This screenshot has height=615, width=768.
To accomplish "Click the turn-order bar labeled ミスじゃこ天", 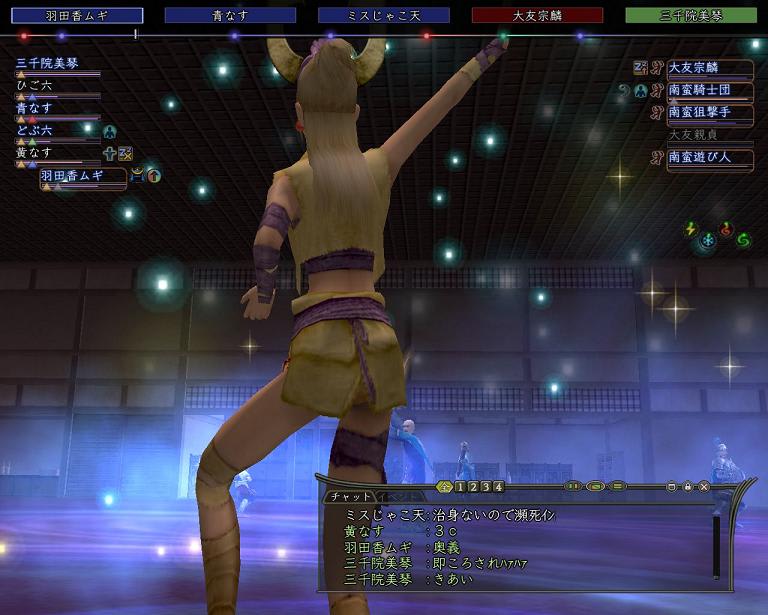I will (x=384, y=15).
